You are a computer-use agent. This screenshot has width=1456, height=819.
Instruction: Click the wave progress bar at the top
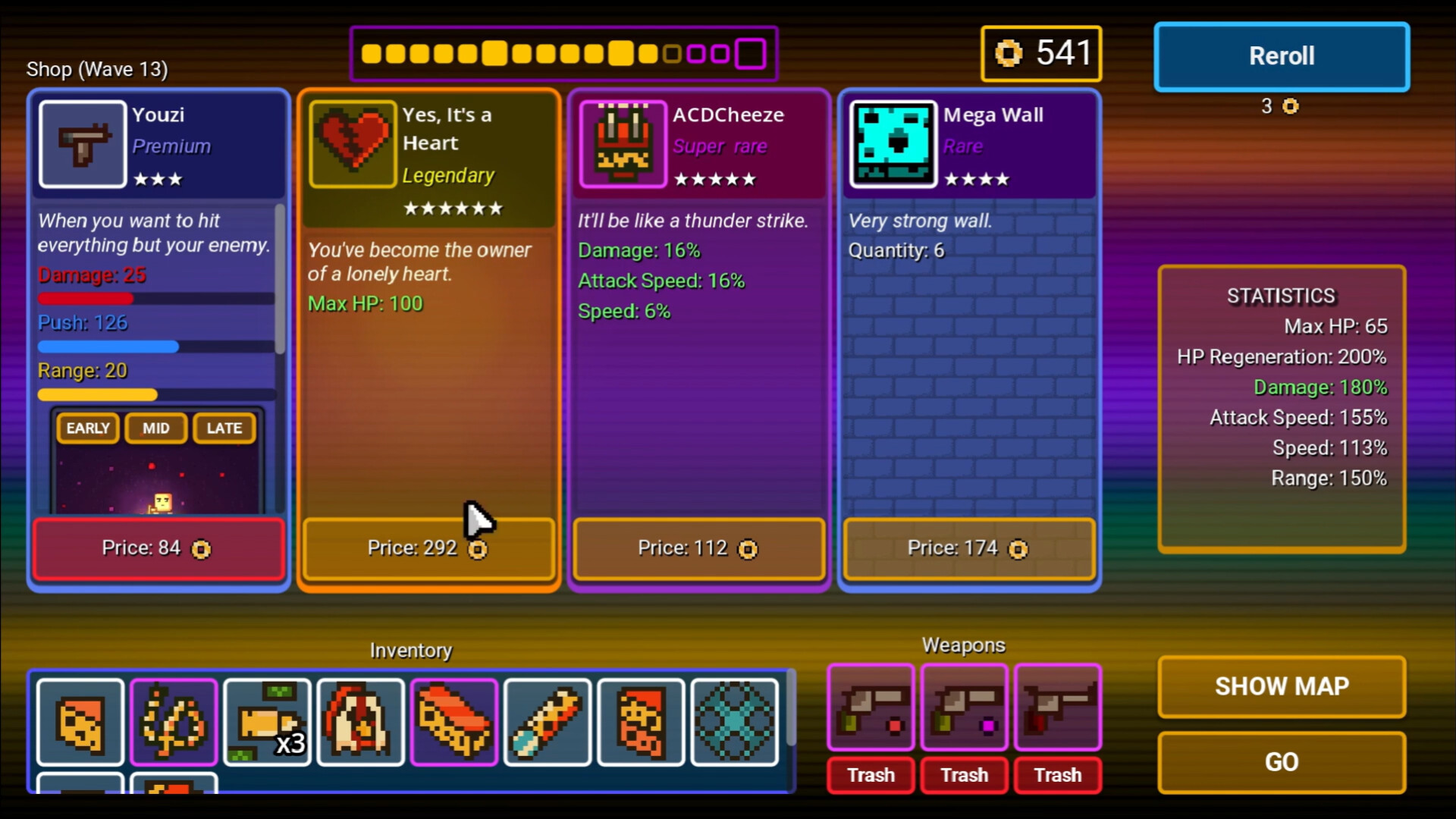point(564,53)
